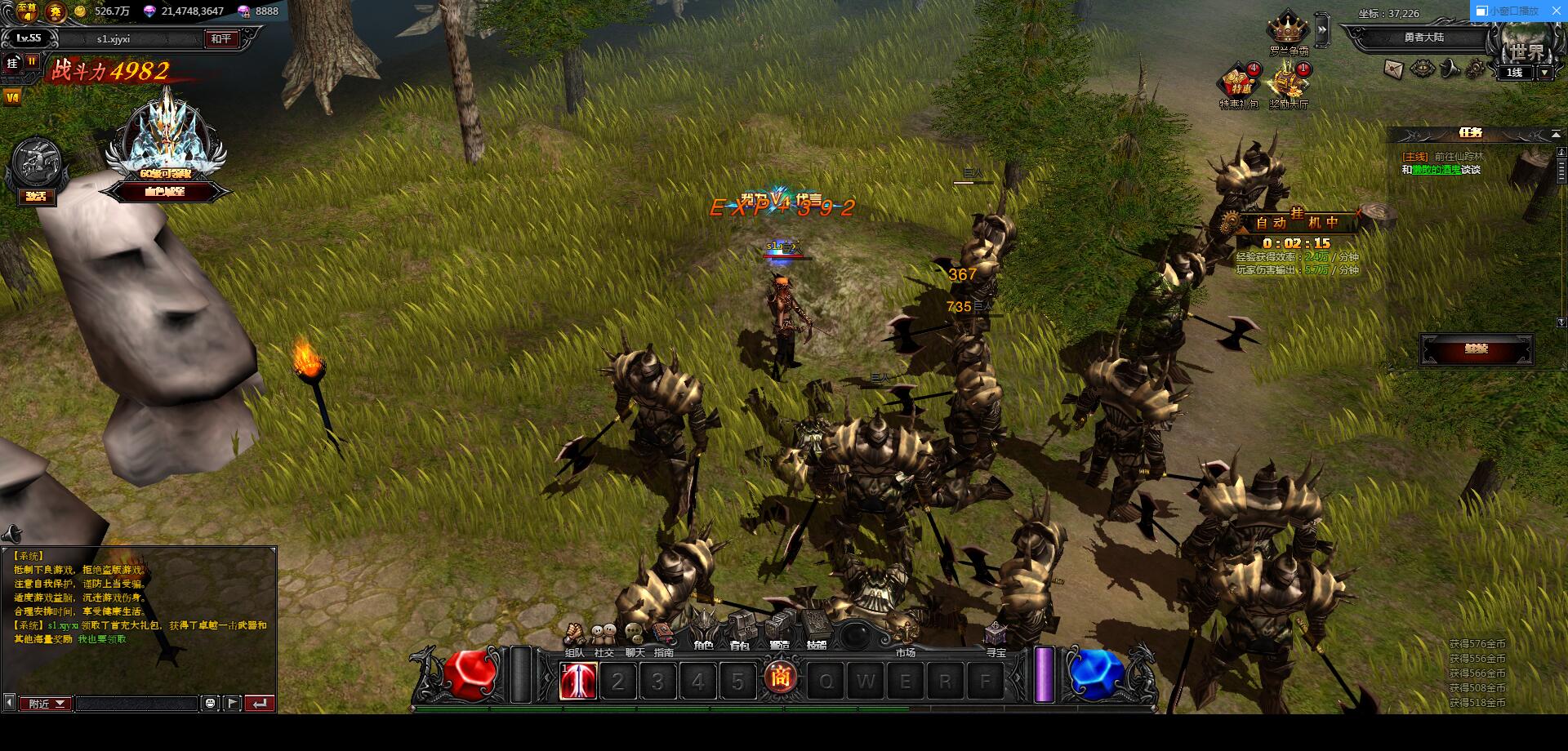Toggle the 和平 peace PK mode button

coord(220,38)
